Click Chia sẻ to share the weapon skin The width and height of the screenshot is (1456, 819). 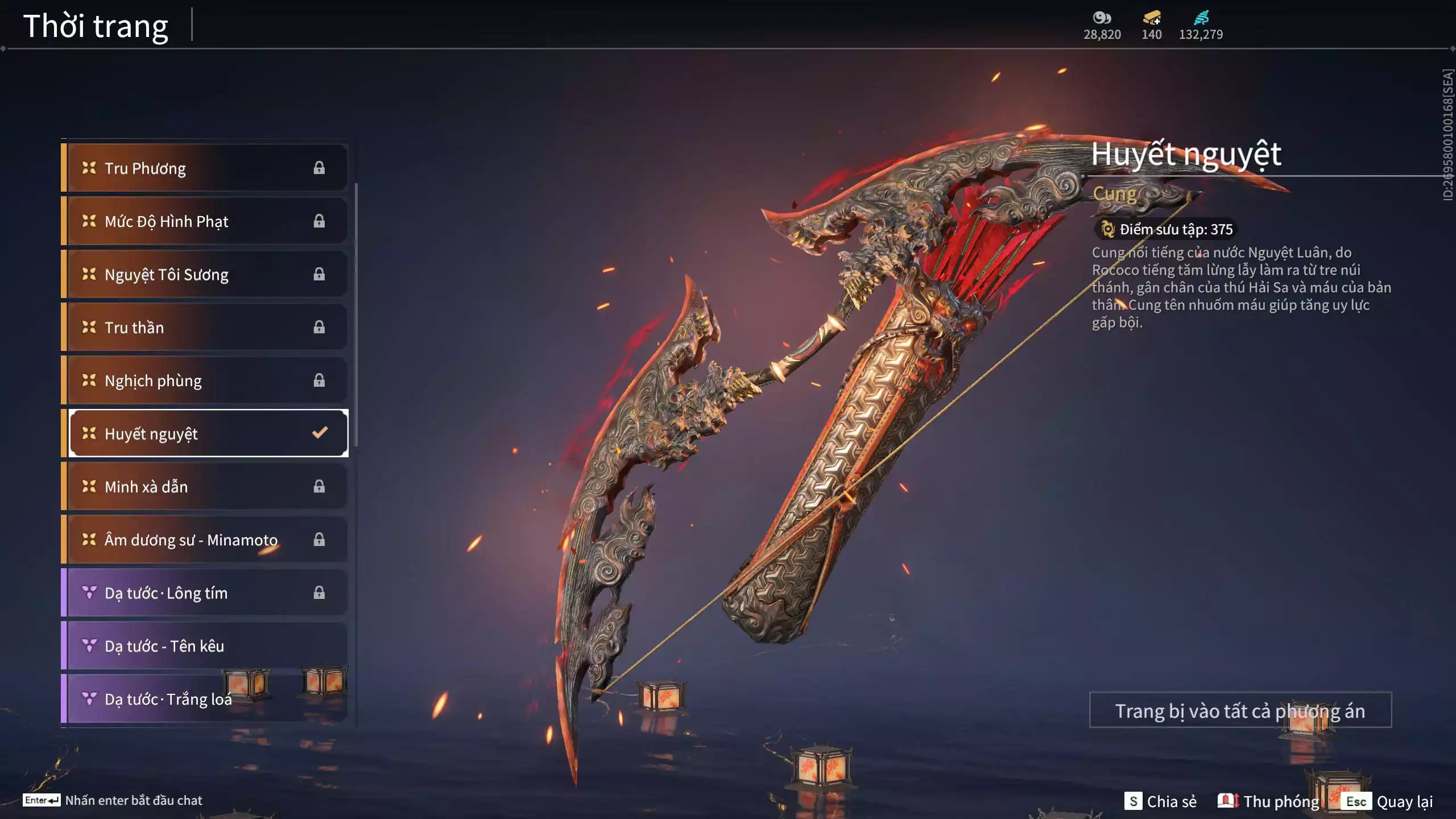click(1160, 800)
